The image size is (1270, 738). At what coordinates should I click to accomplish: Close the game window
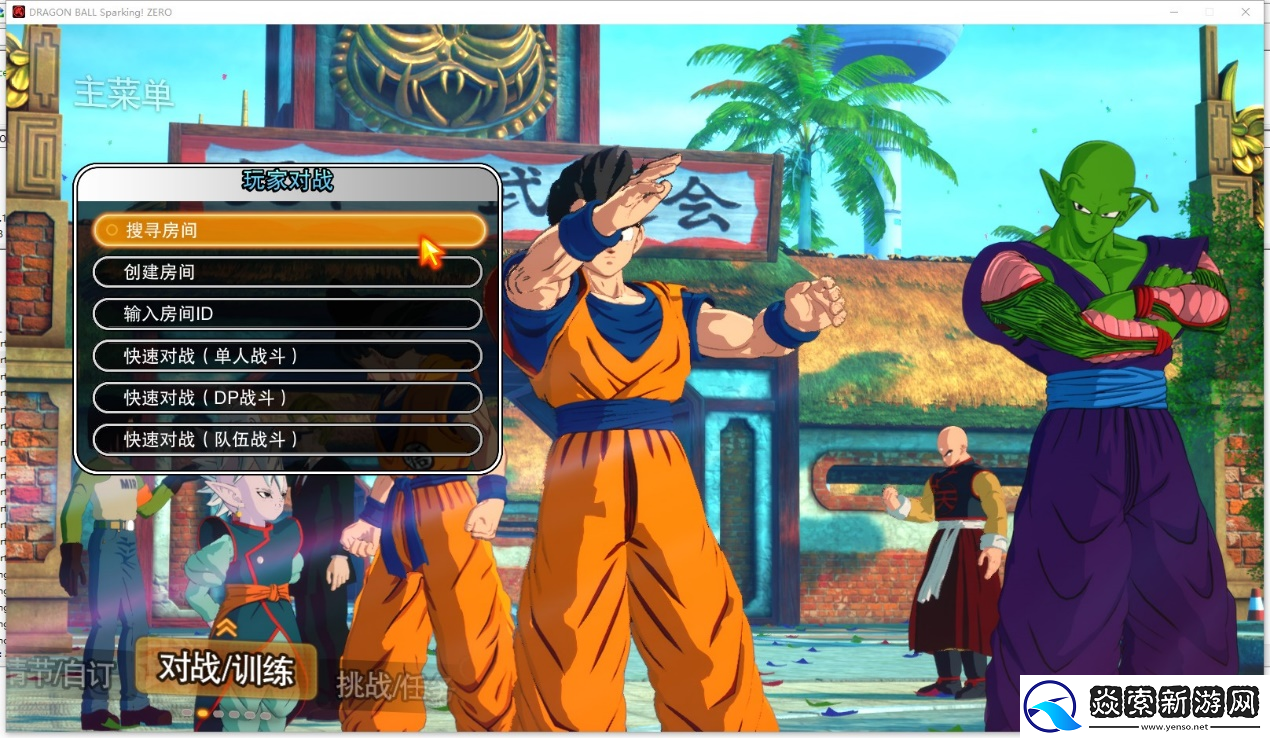1245,11
